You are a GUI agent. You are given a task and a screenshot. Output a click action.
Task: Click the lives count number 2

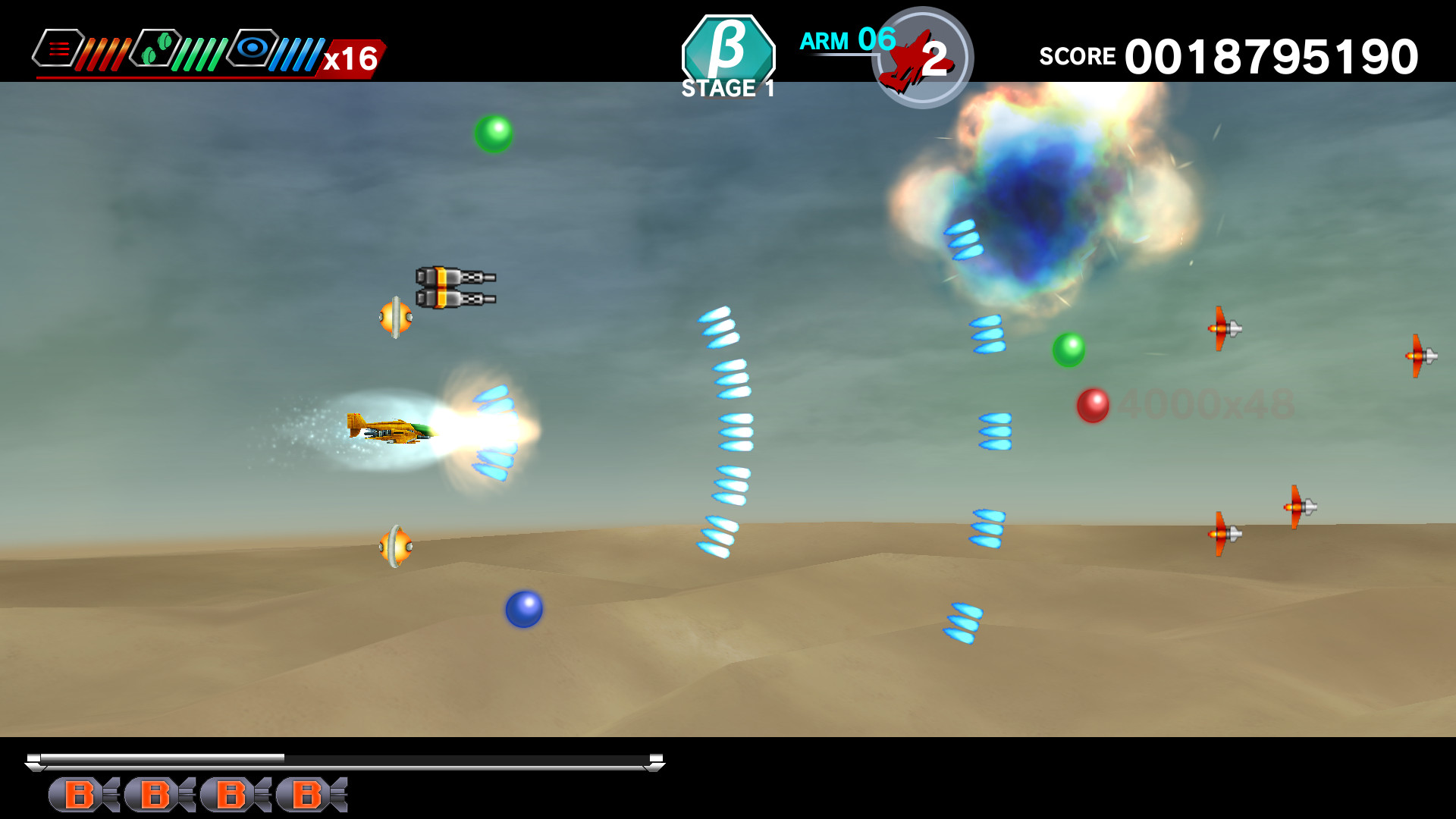click(935, 55)
